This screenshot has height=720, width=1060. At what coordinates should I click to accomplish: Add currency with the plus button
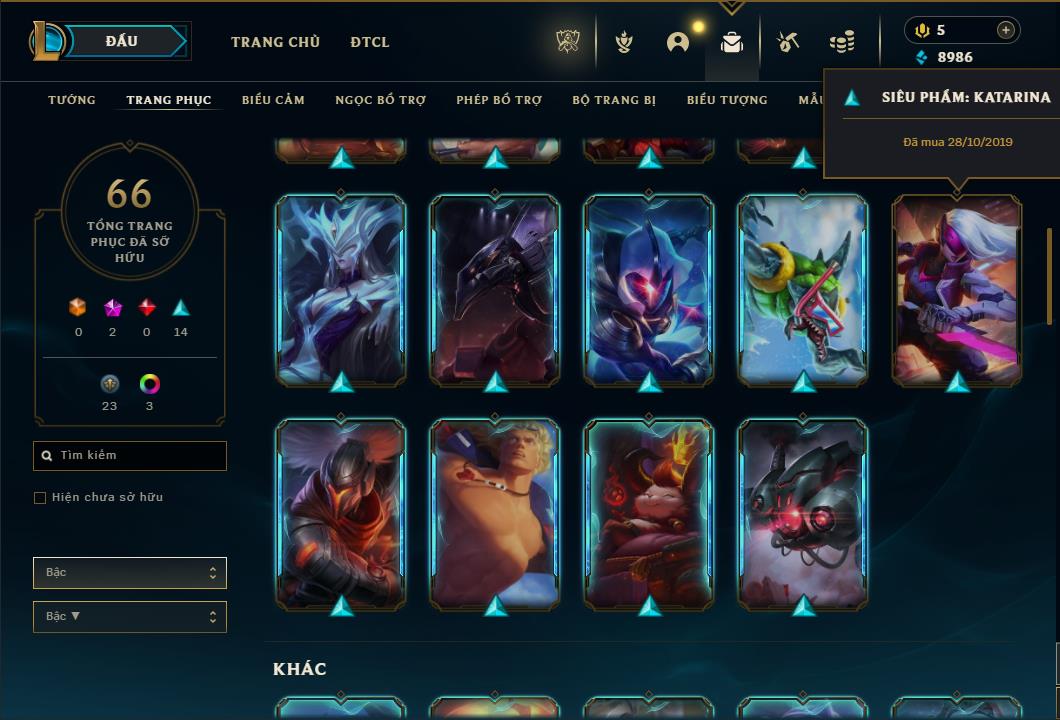click(1005, 30)
